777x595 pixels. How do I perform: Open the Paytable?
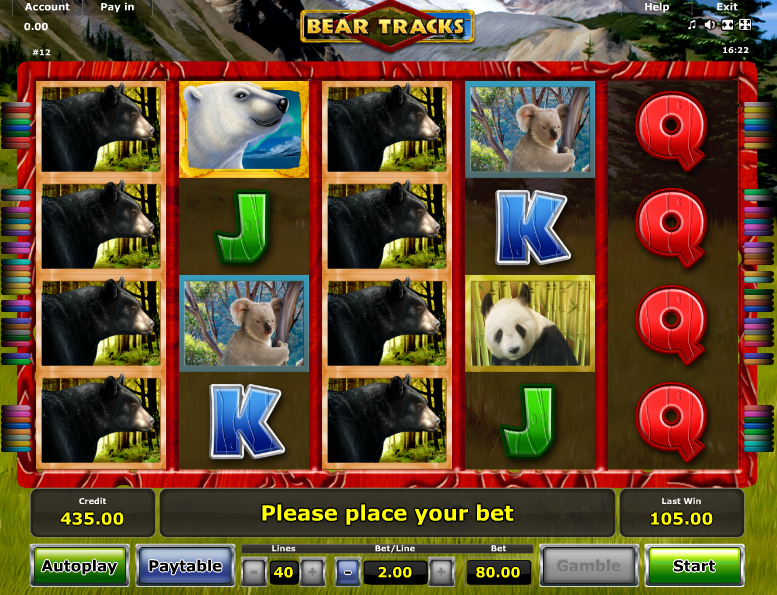pyautogui.click(x=185, y=566)
